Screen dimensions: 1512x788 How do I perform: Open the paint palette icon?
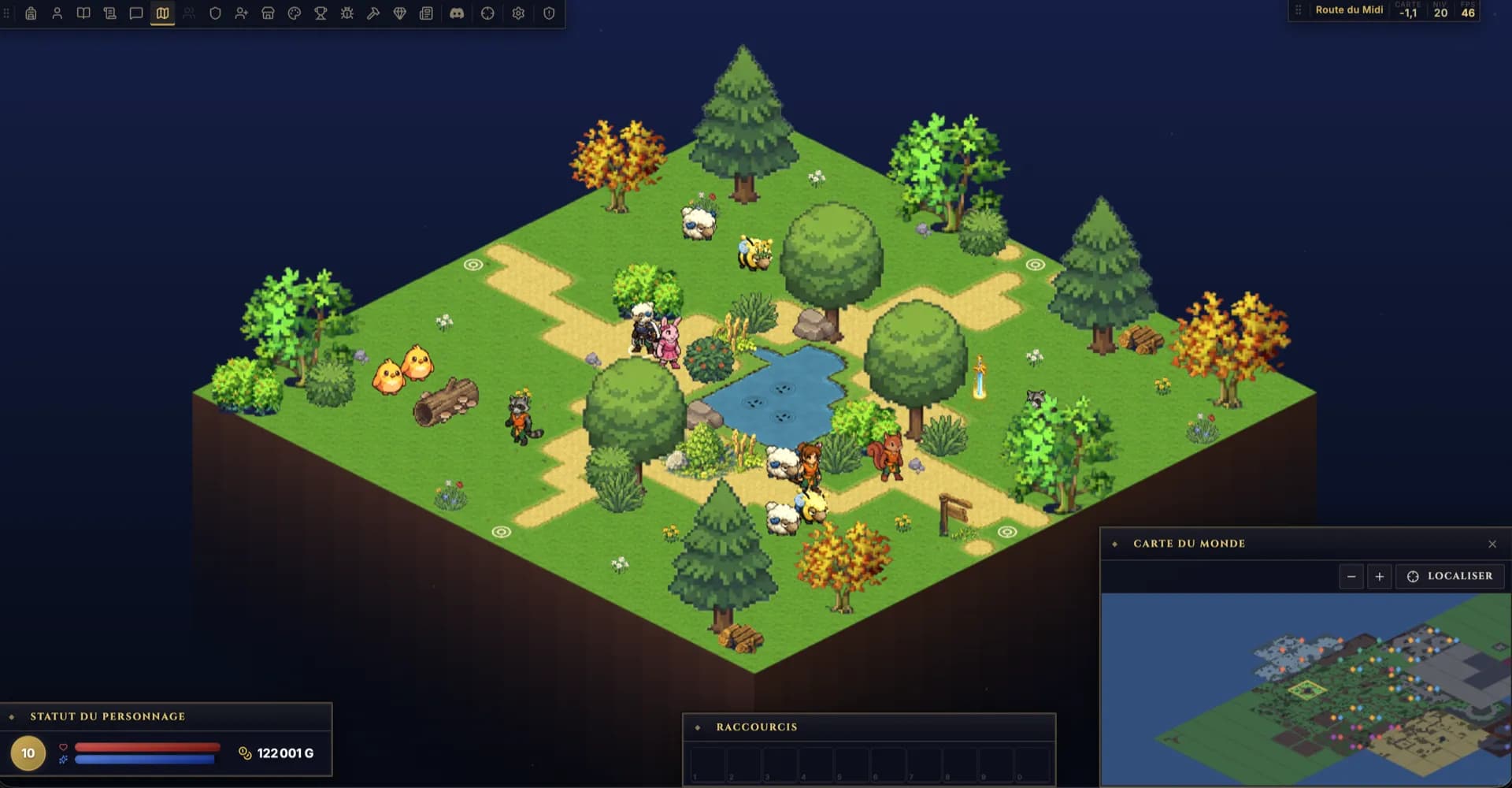[x=295, y=13]
